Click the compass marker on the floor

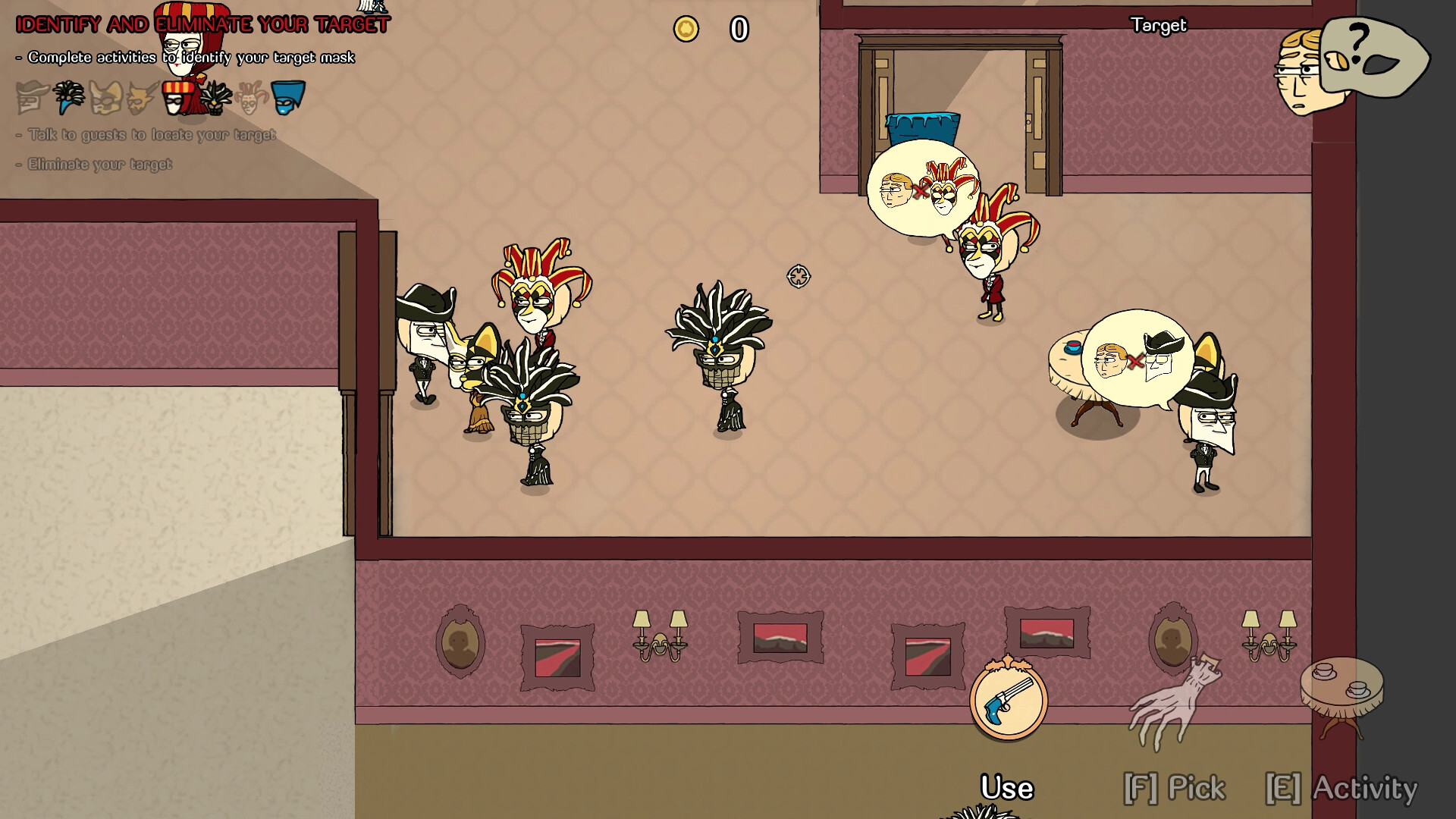(799, 278)
